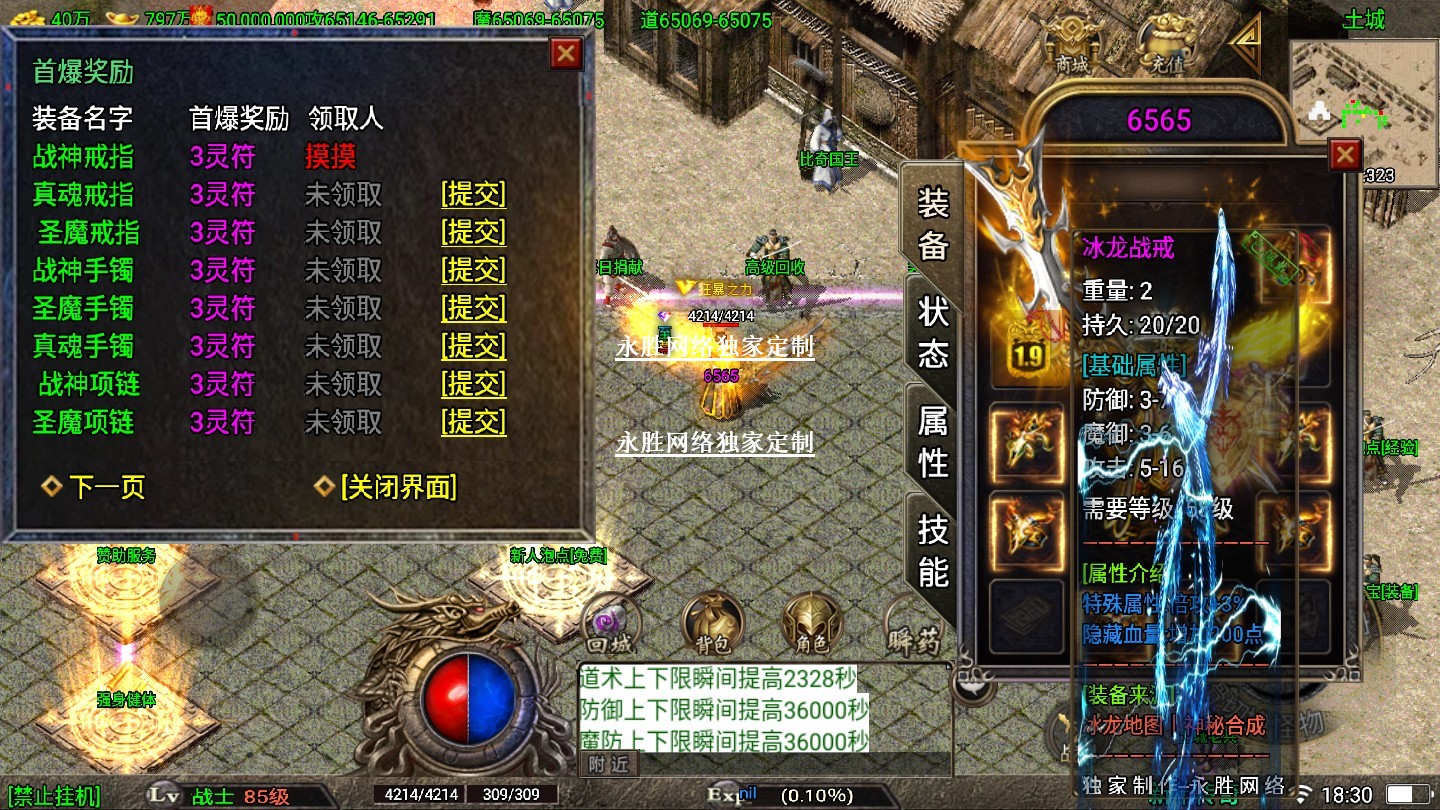Submit the 圣魔手镯 first-drop reward
The image size is (1440, 810).
click(474, 309)
